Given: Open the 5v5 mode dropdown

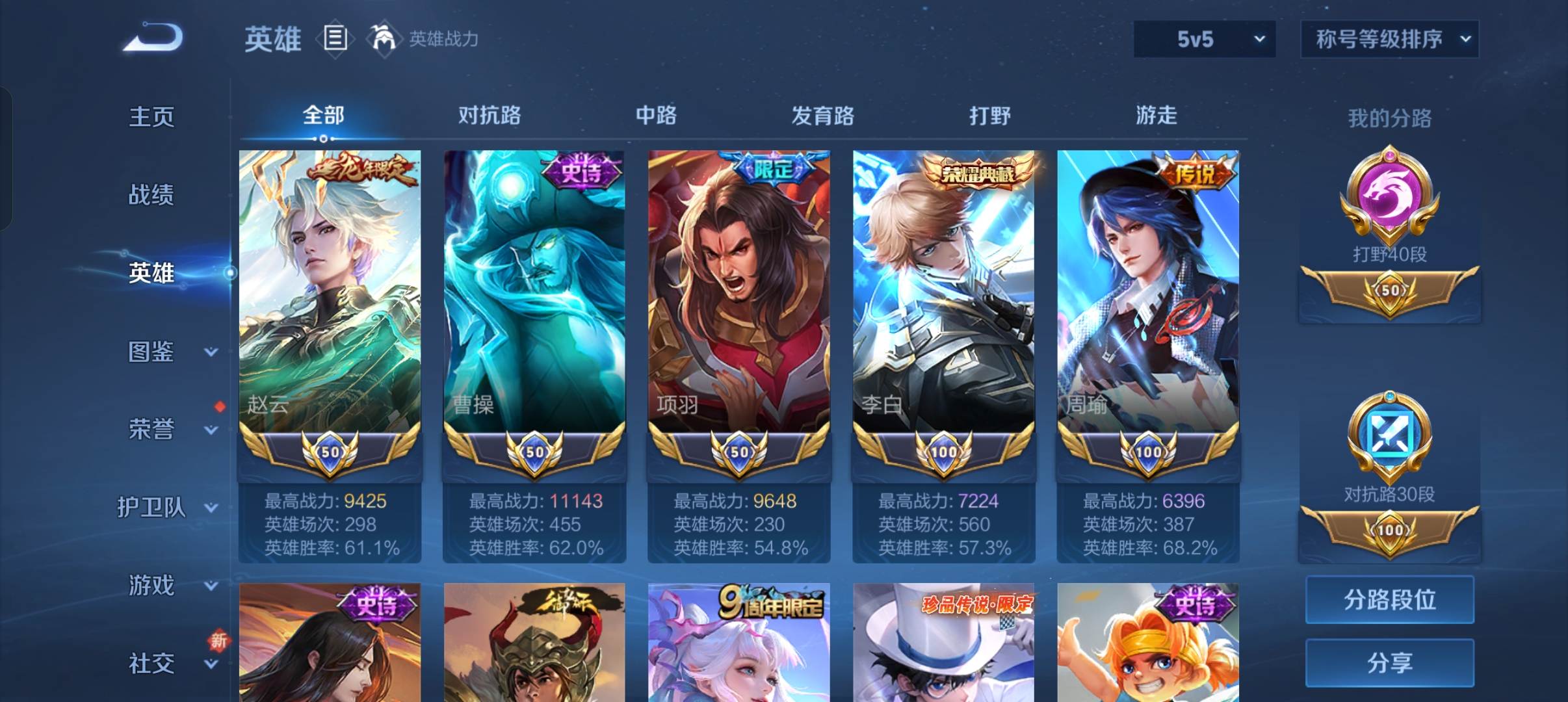Looking at the screenshot, I should tap(1204, 40).
